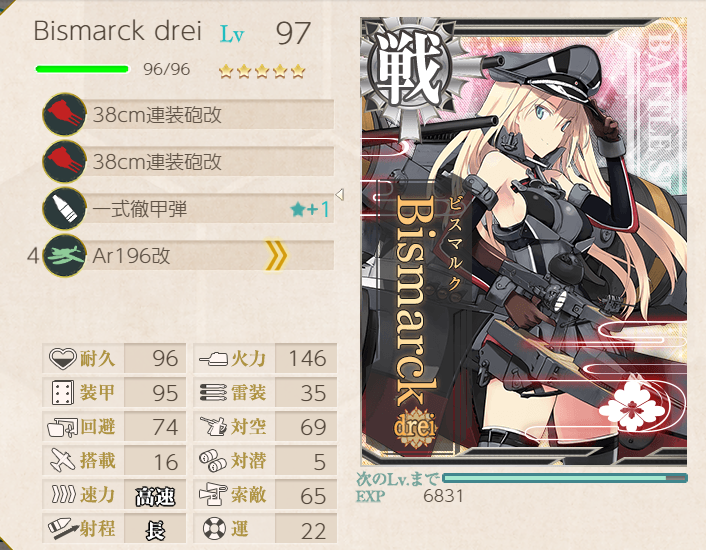Click the Bismarck drei ship card
706x550 pixels.
524,240
